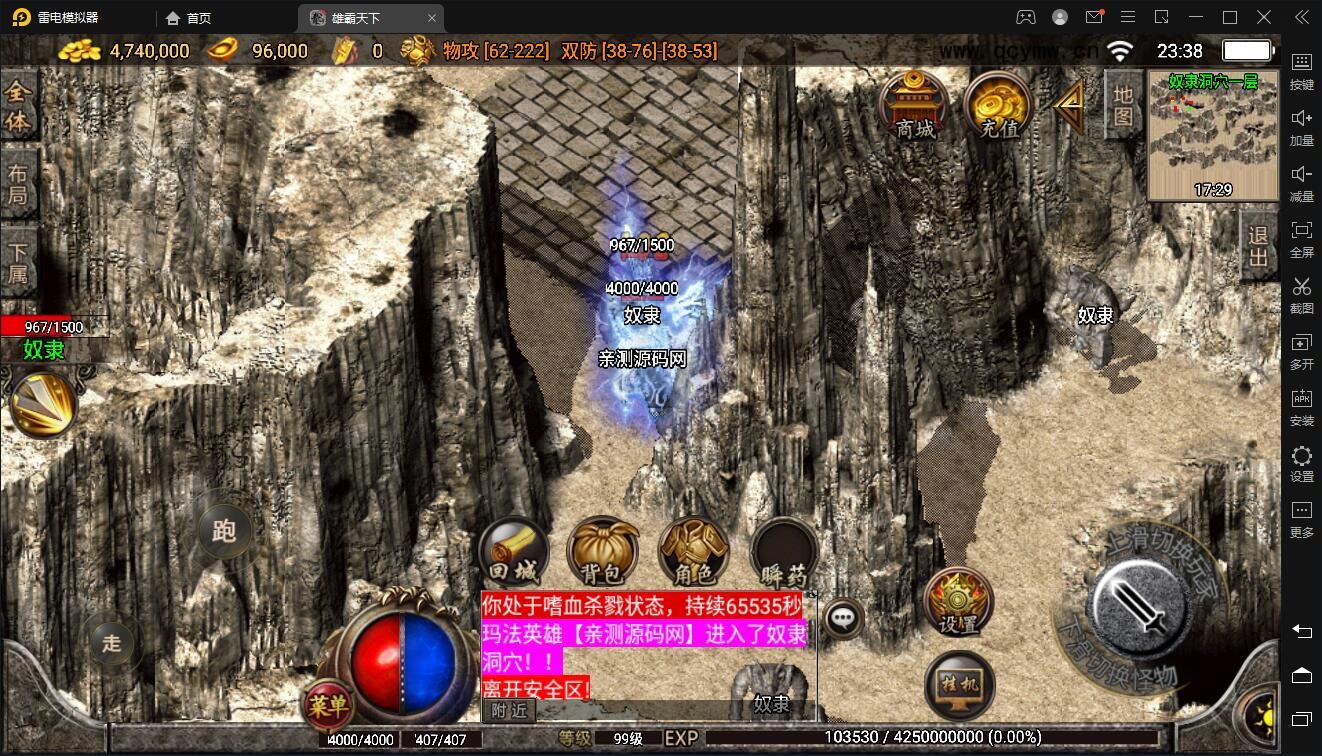The width and height of the screenshot is (1322, 756).
Task: Toggle the 跑 run button
Action: pyautogui.click(x=223, y=530)
